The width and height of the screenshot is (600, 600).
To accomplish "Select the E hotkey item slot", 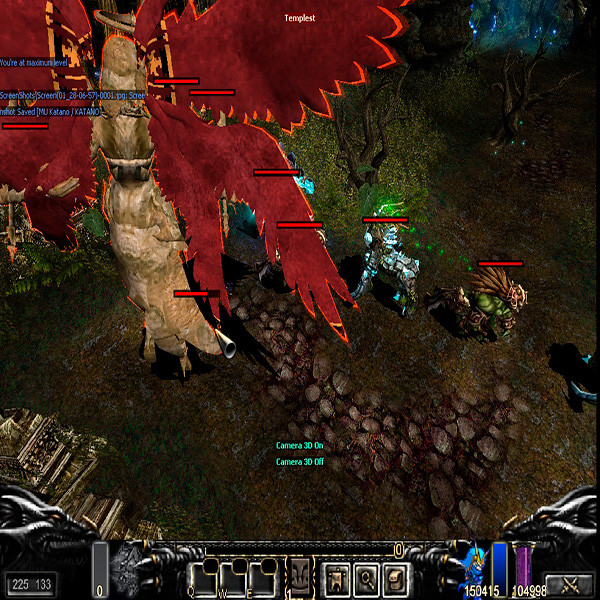I will 265,577.
